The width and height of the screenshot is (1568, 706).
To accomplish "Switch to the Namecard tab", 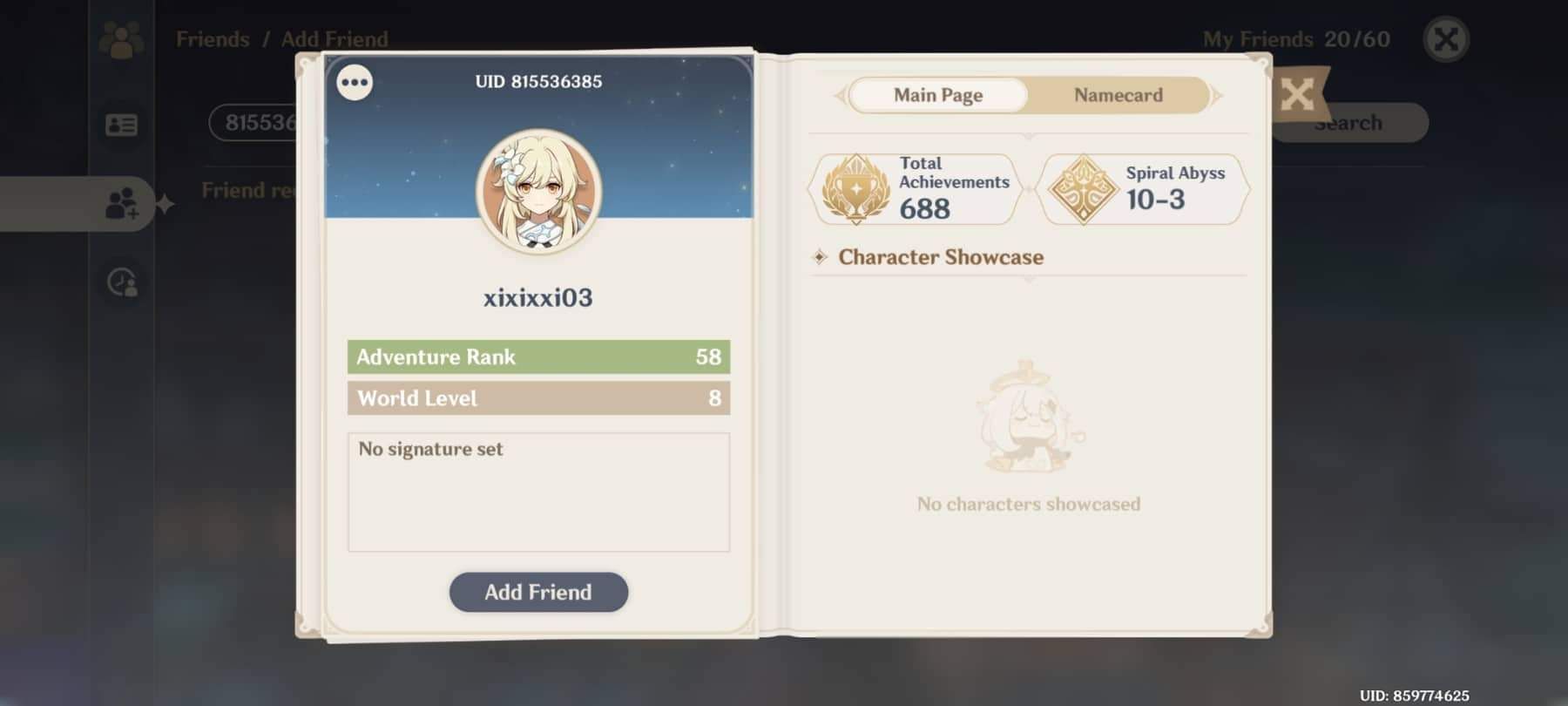I will (x=1118, y=95).
